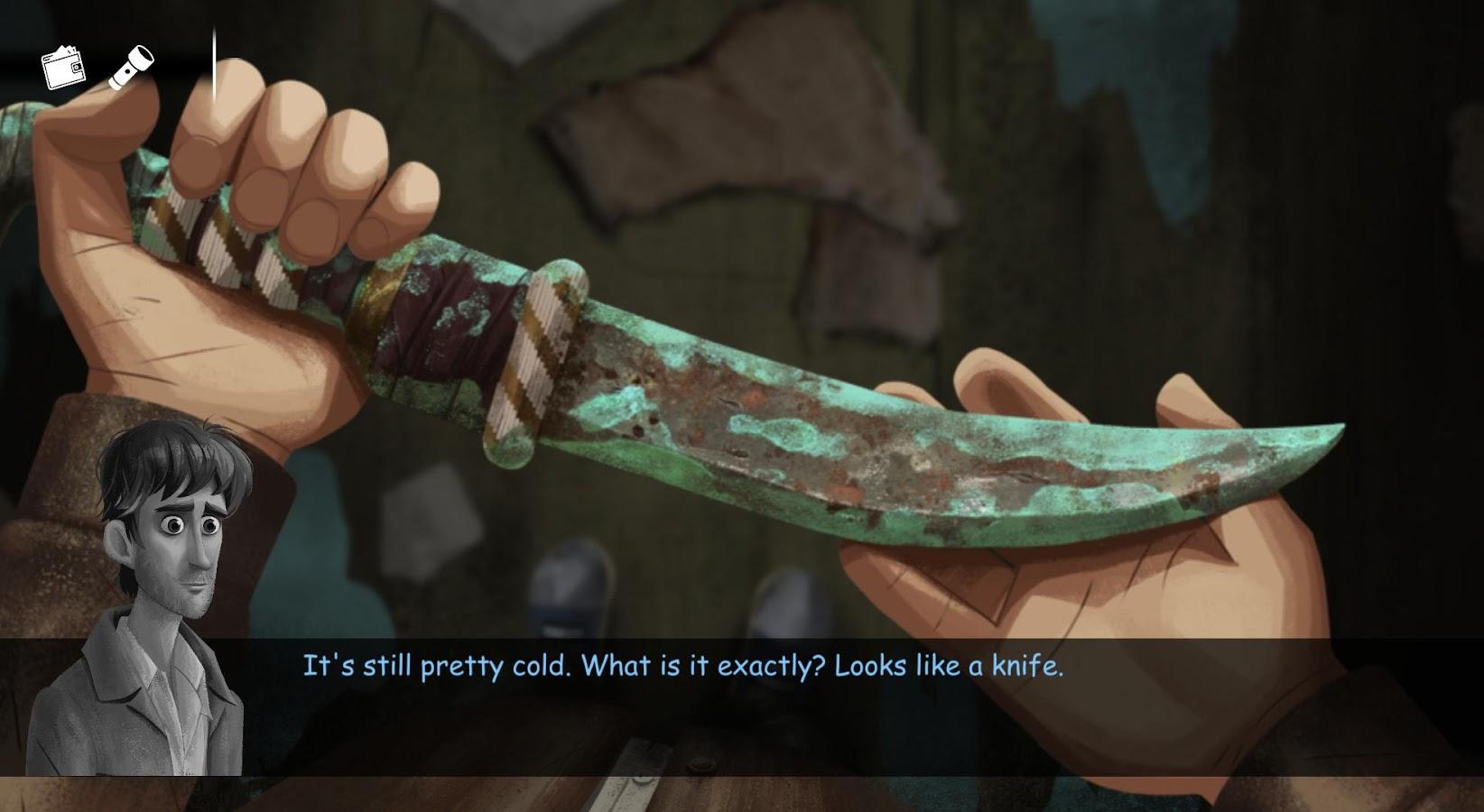Pick the flashlight from the inventory

(x=132, y=69)
